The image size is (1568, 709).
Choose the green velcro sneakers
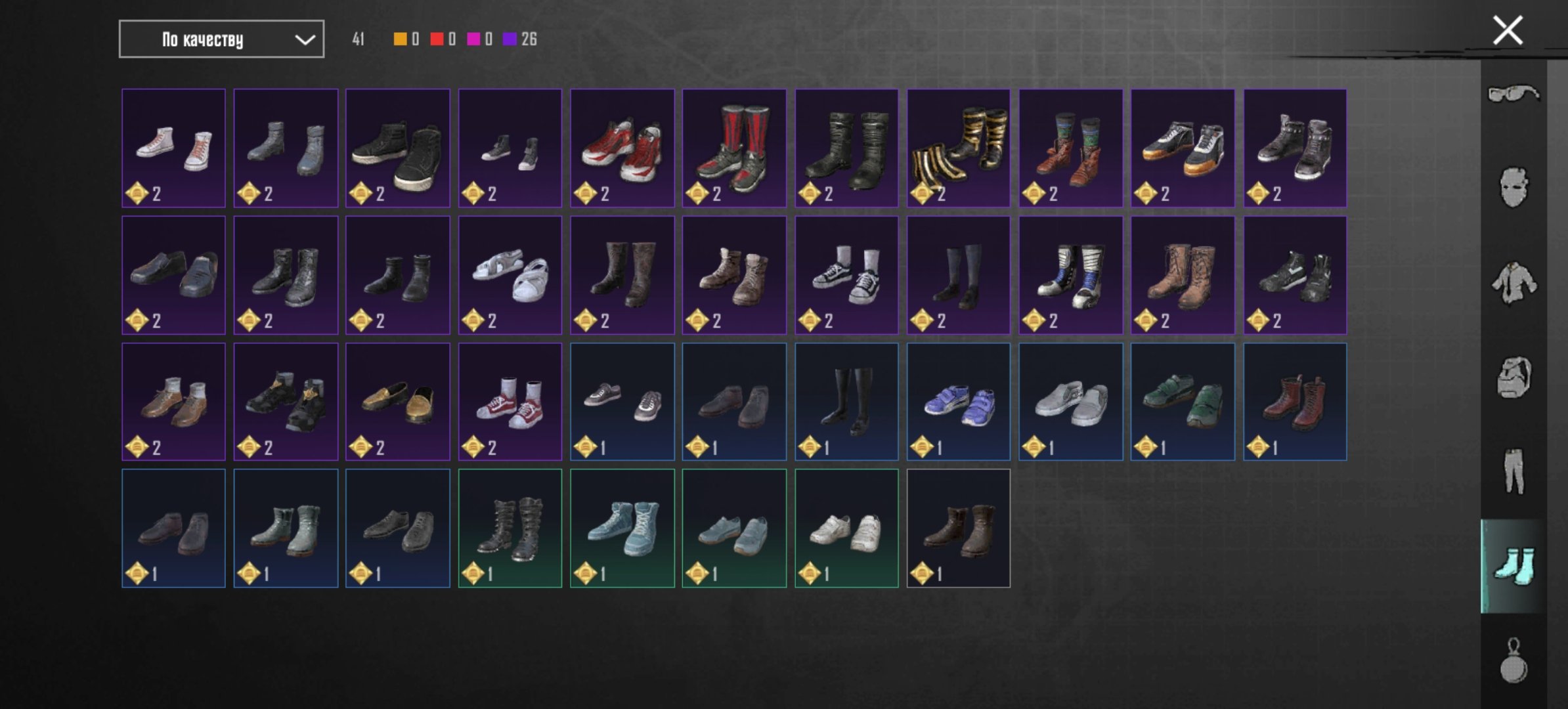tap(1183, 402)
